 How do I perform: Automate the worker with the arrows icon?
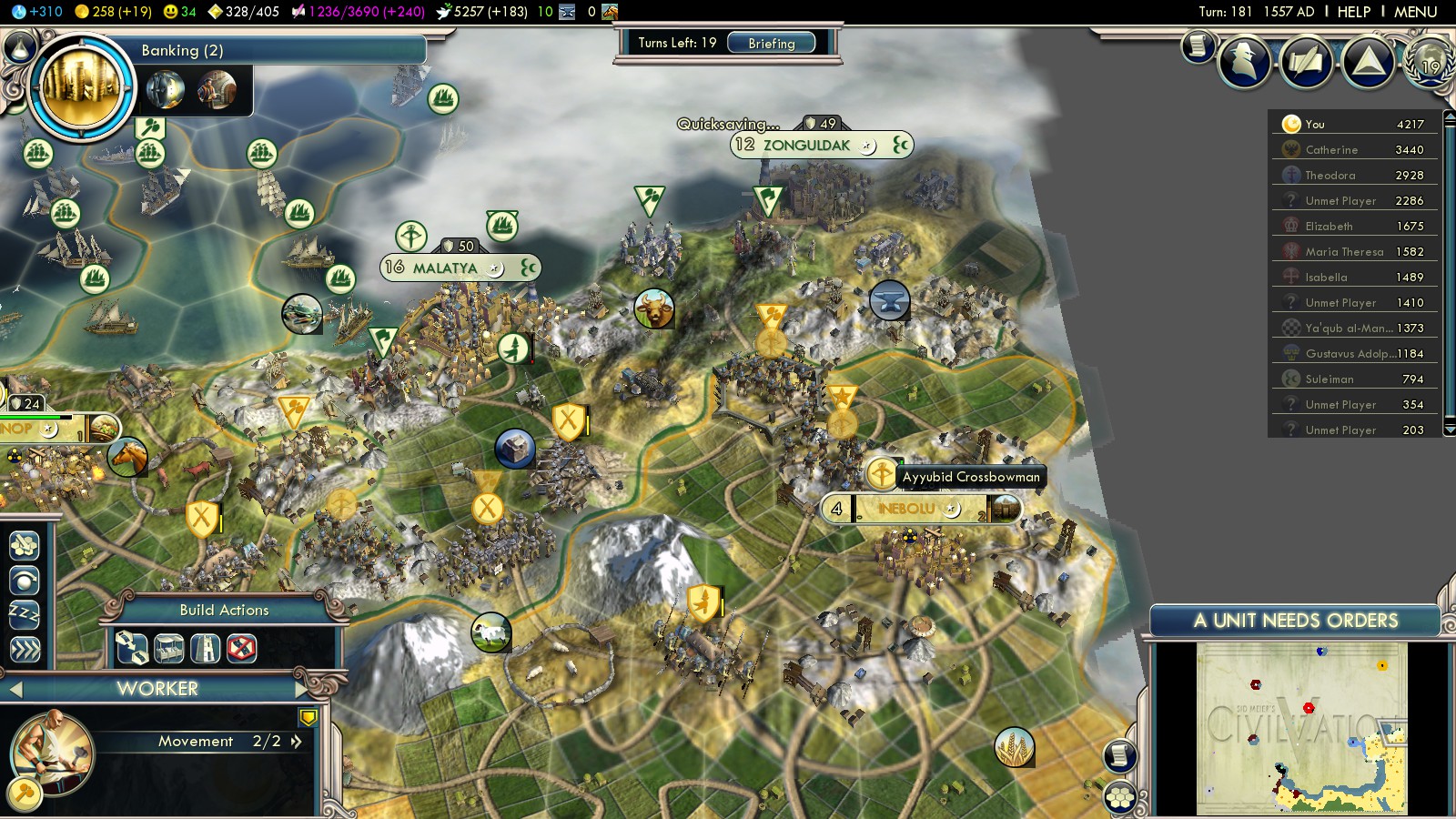point(25,649)
